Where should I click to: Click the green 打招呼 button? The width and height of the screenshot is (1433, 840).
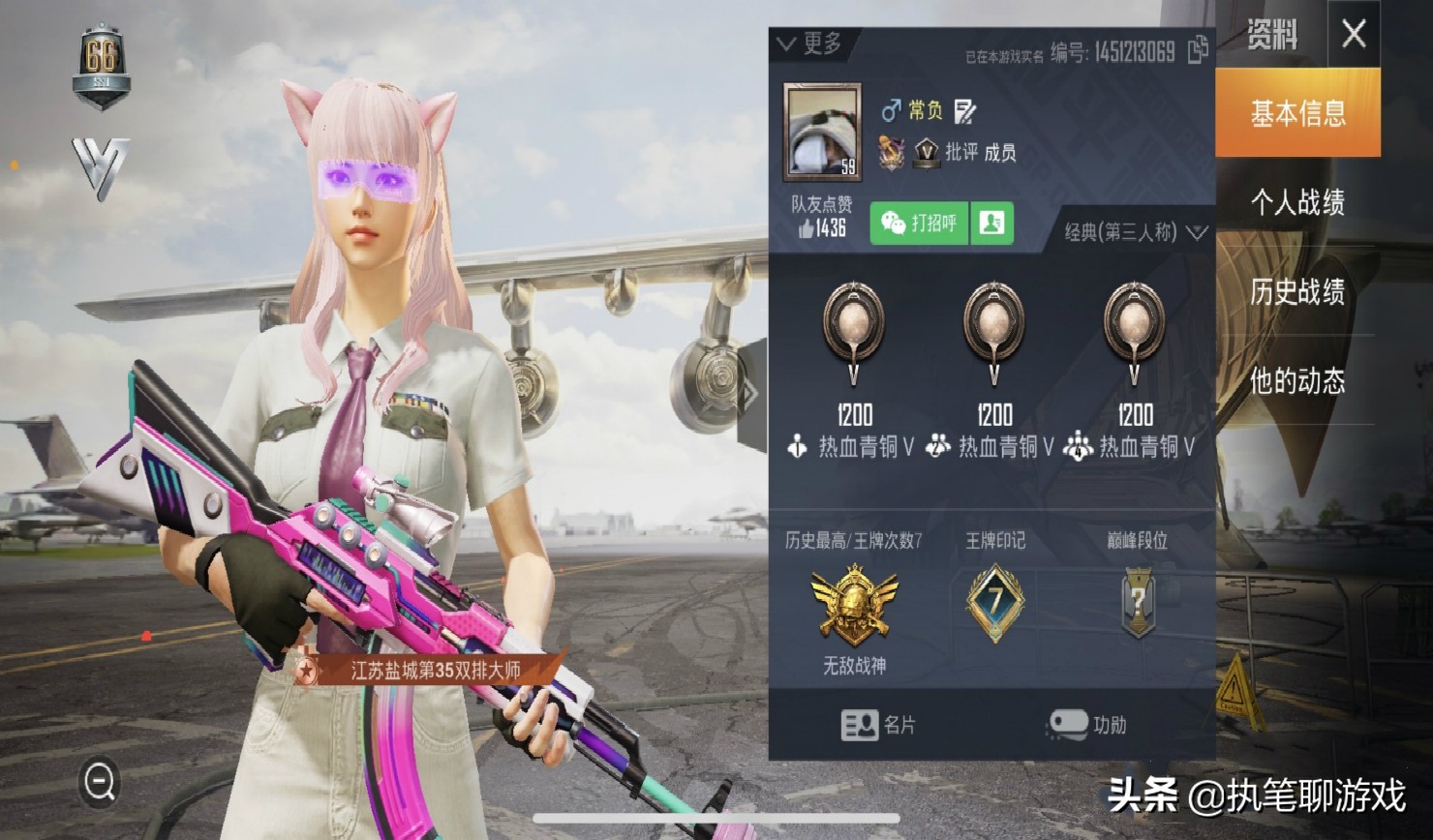(919, 224)
